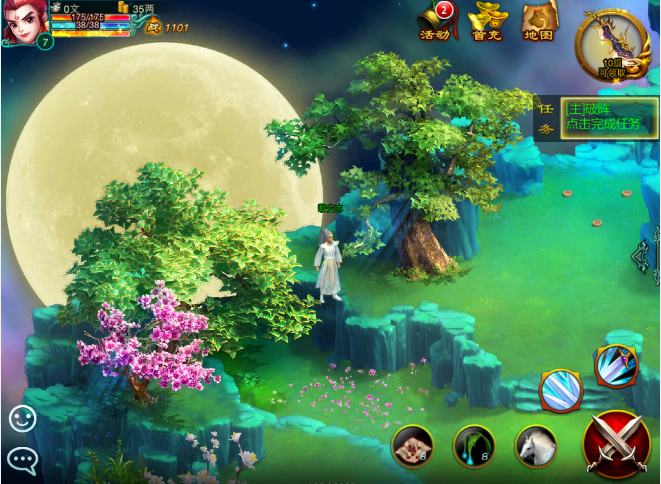Open the smiley face emote menu

22,418
